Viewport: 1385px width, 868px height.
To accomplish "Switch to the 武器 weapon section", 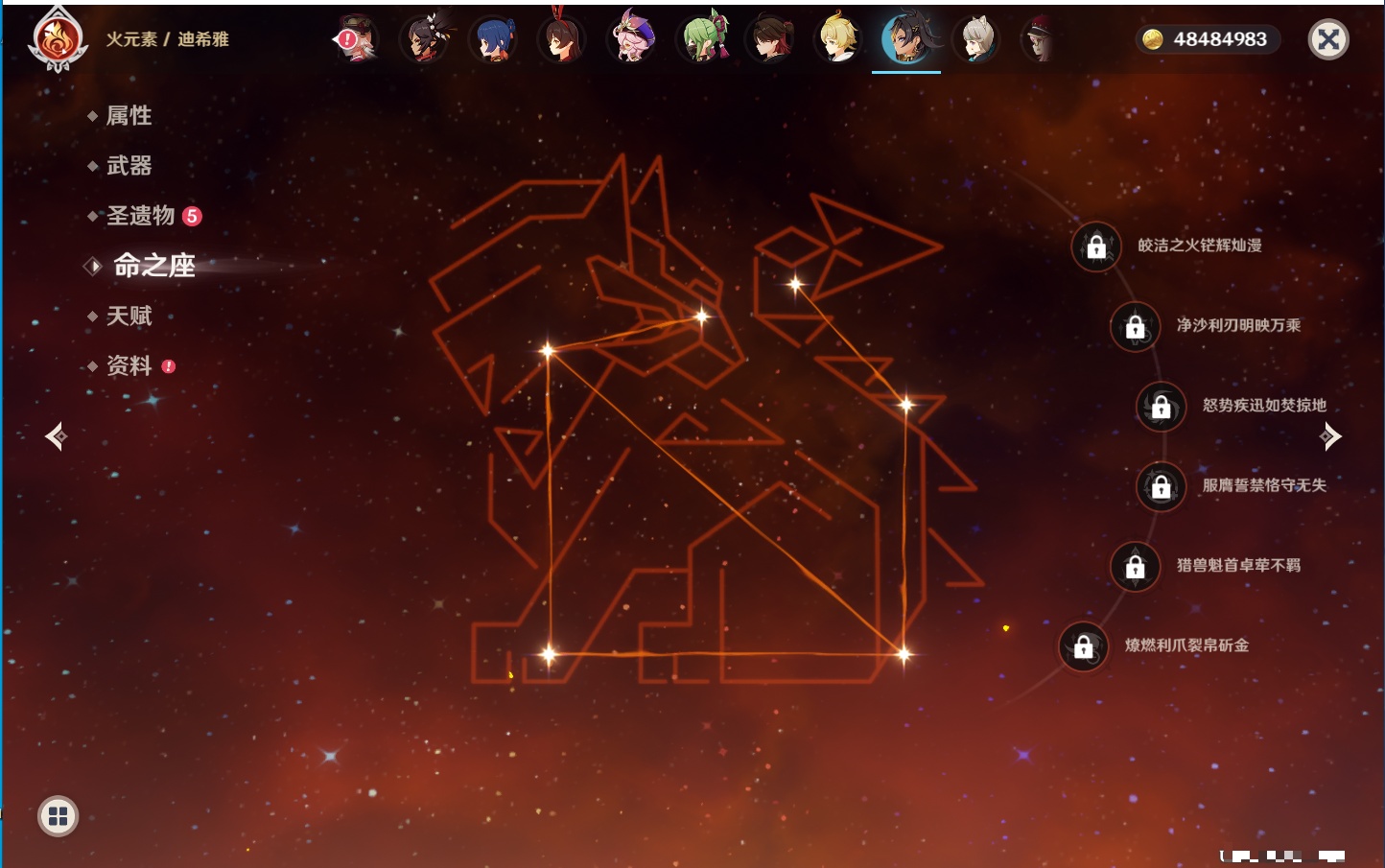I will 129,166.
